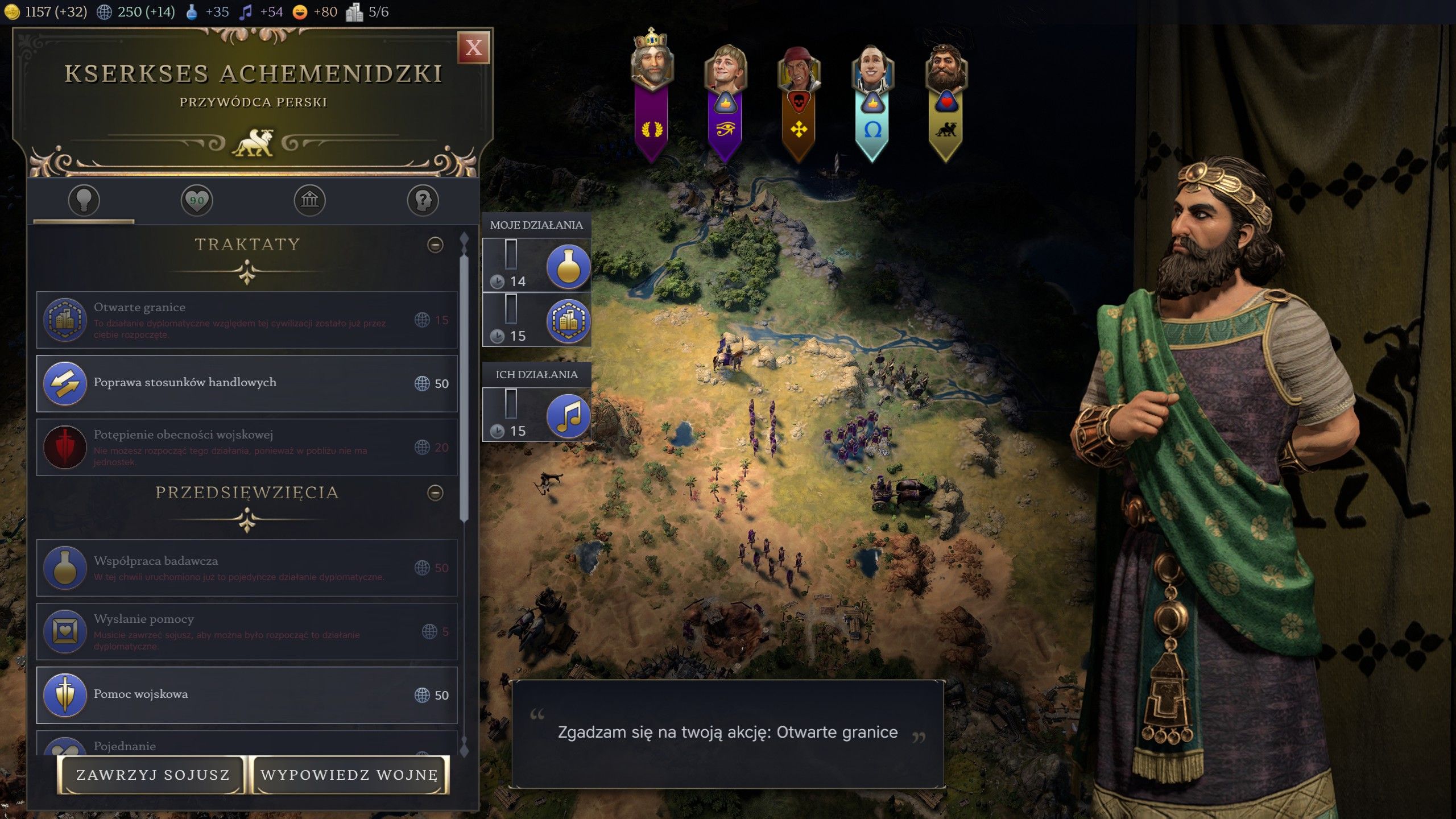Collapse the Traktaty section
Image resolution: width=1456 pixels, height=819 pixels.
click(435, 245)
